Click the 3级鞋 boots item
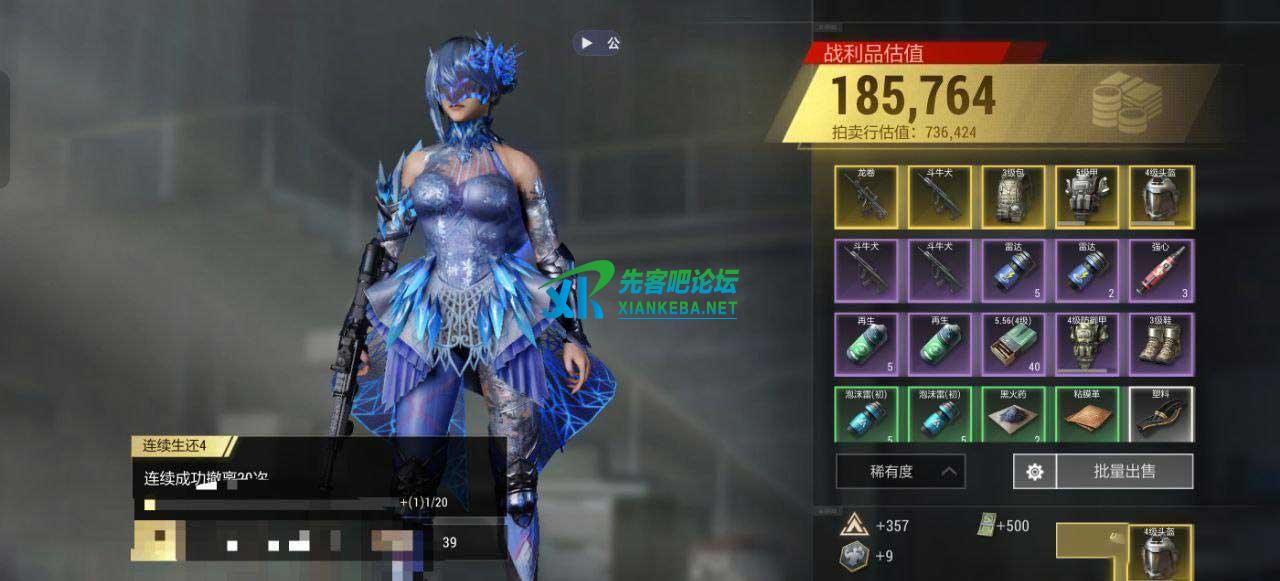 coord(1161,345)
